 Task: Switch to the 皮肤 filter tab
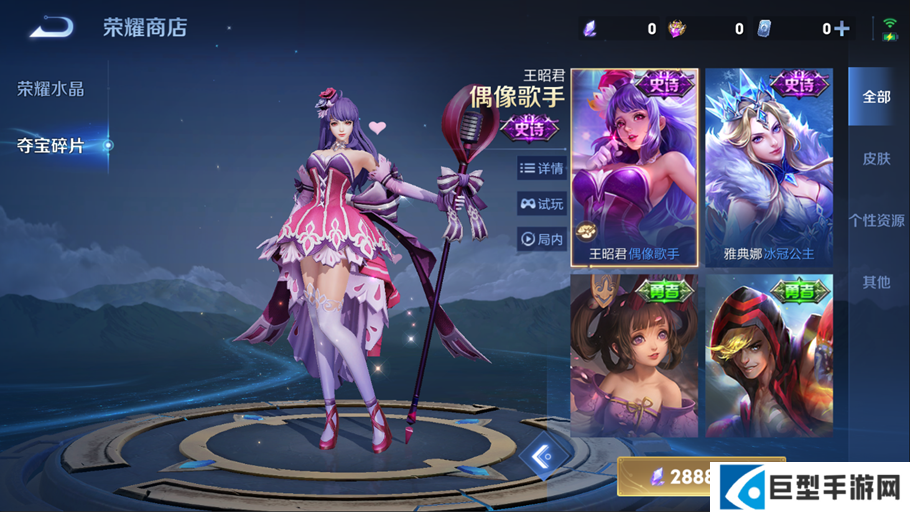(x=876, y=159)
